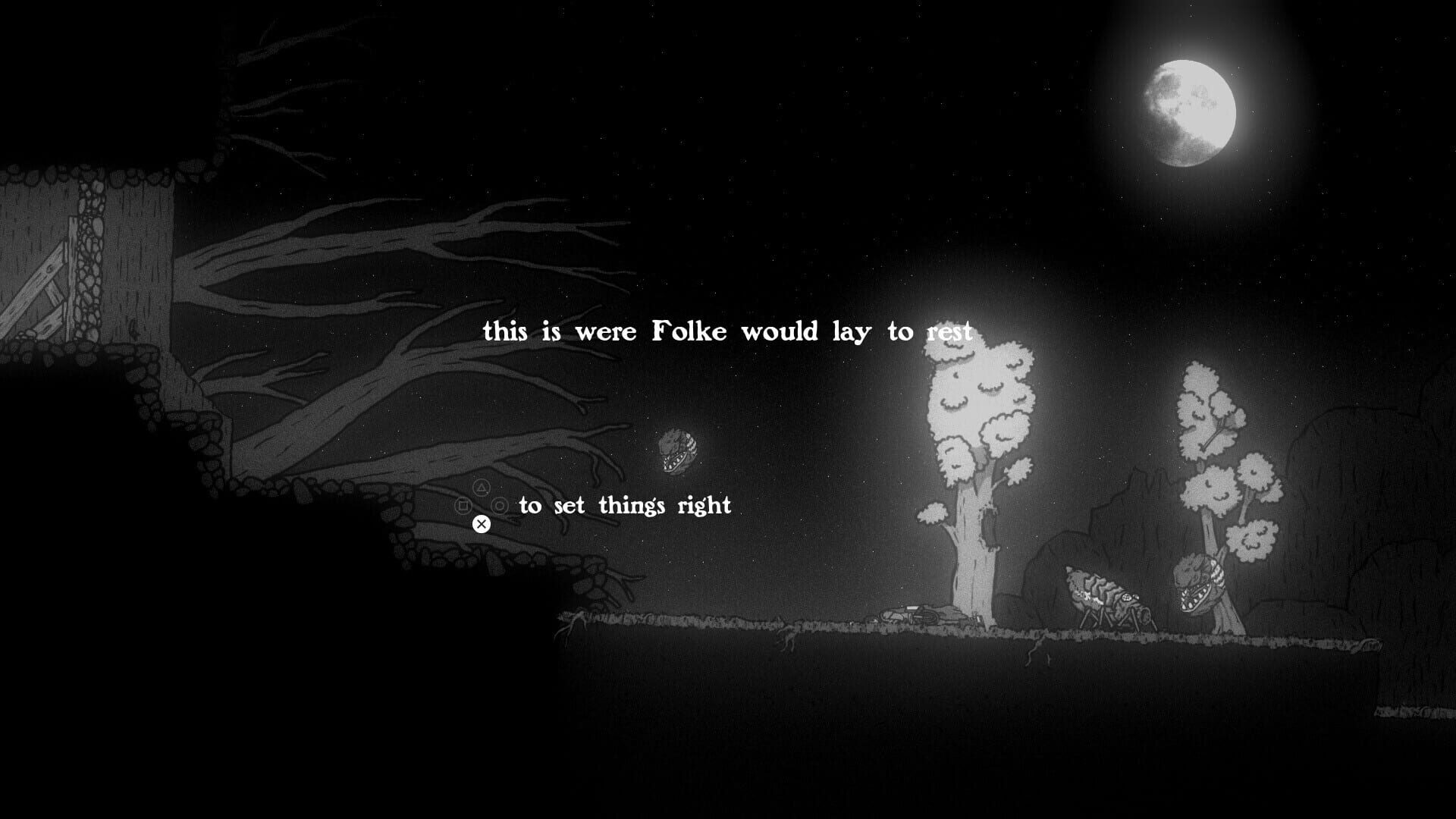Viewport: 1456px width, 819px height.
Task: Toggle the highlighted X input among the four prompts
Action: pyautogui.click(x=482, y=524)
